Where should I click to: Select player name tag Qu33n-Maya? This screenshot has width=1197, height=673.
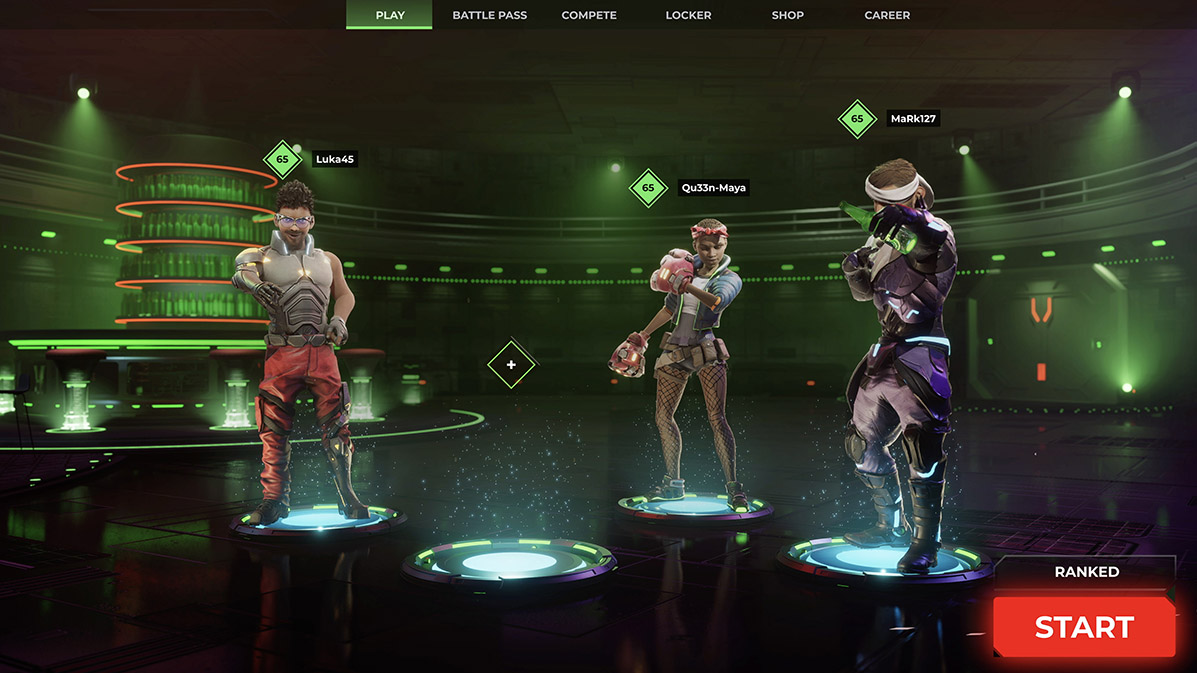tap(713, 187)
